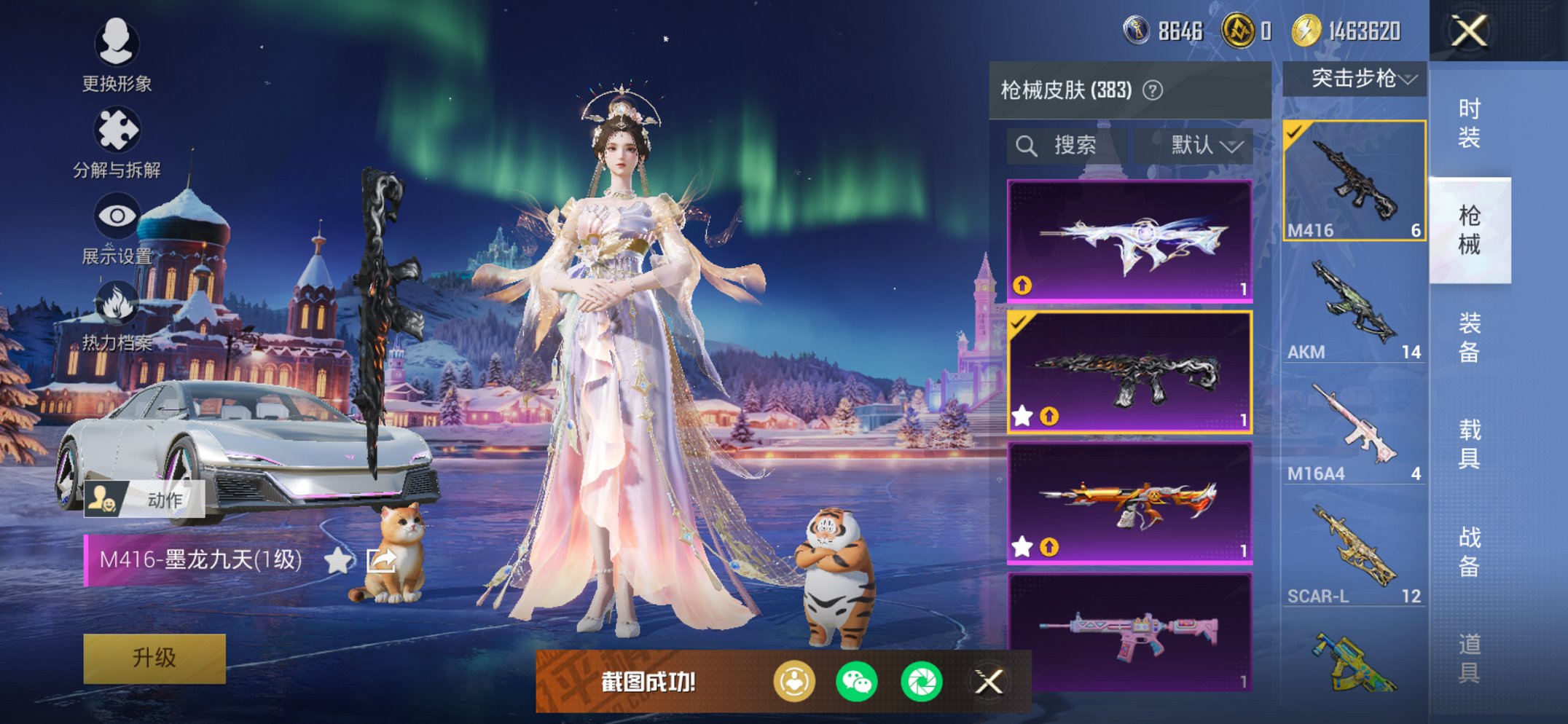Close the inventory screen with the X

pyautogui.click(x=1468, y=31)
